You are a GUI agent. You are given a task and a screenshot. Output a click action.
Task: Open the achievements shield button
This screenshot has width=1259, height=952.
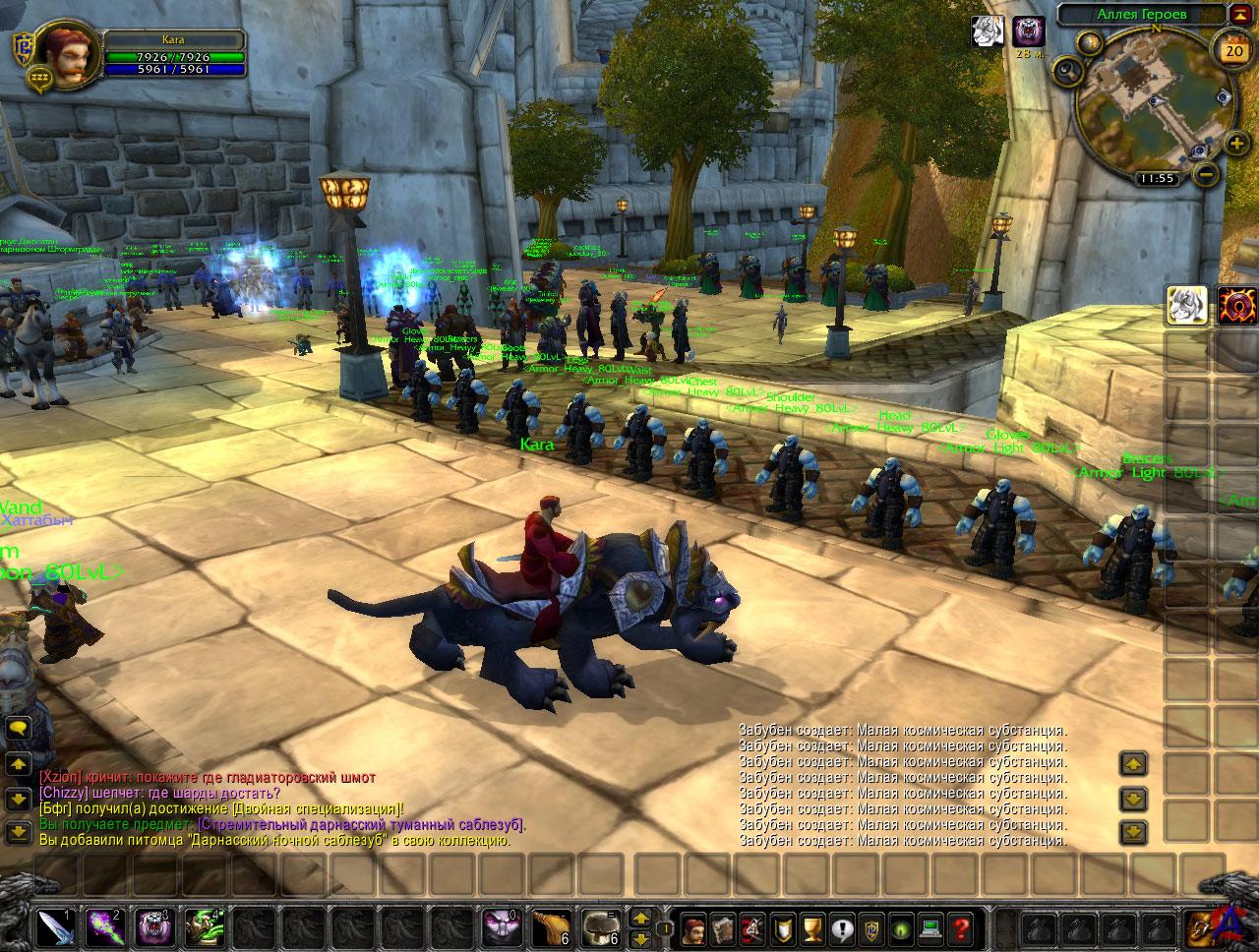pos(784,927)
